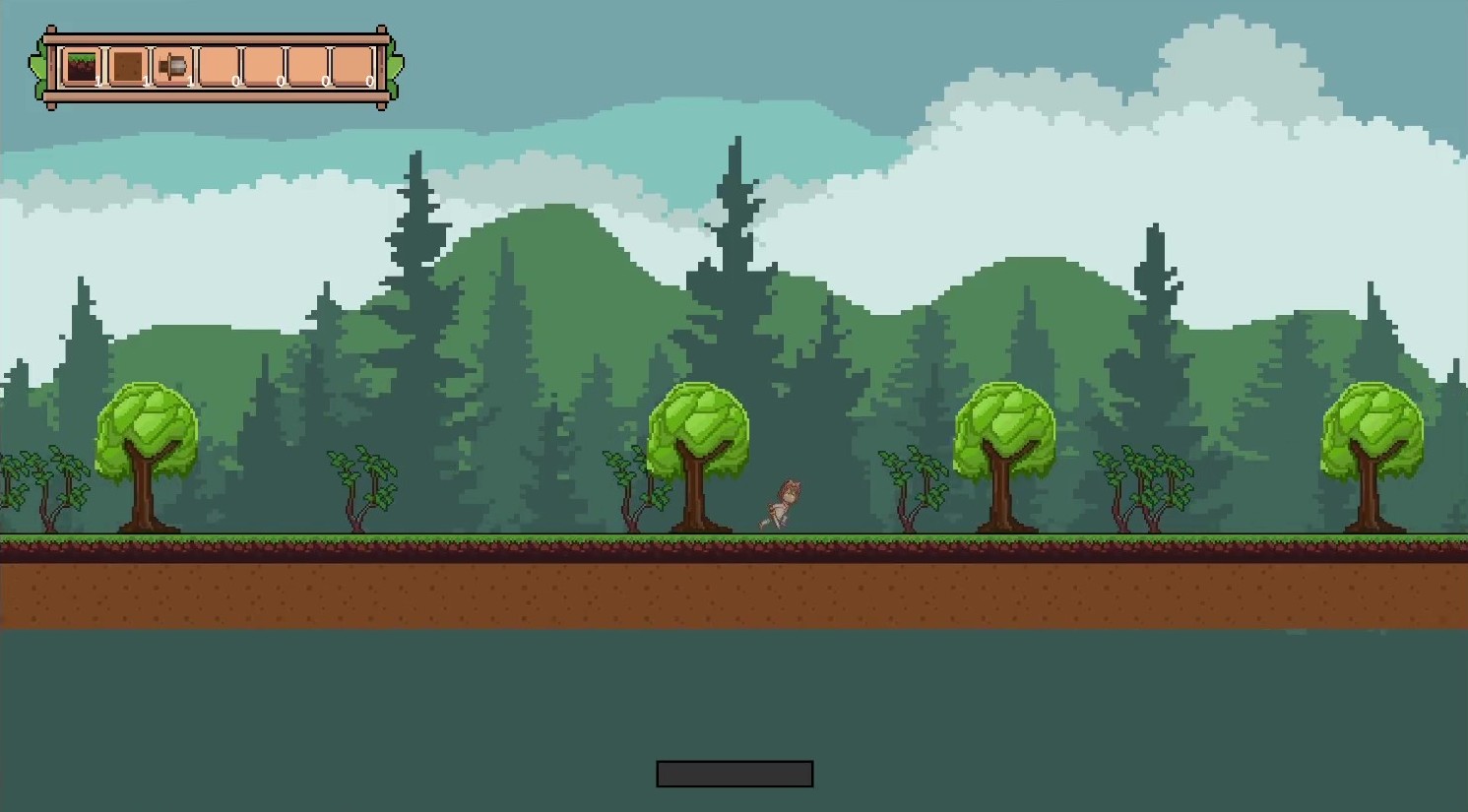
Task: Select the brown dirt block slot
Action: tap(127, 67)
